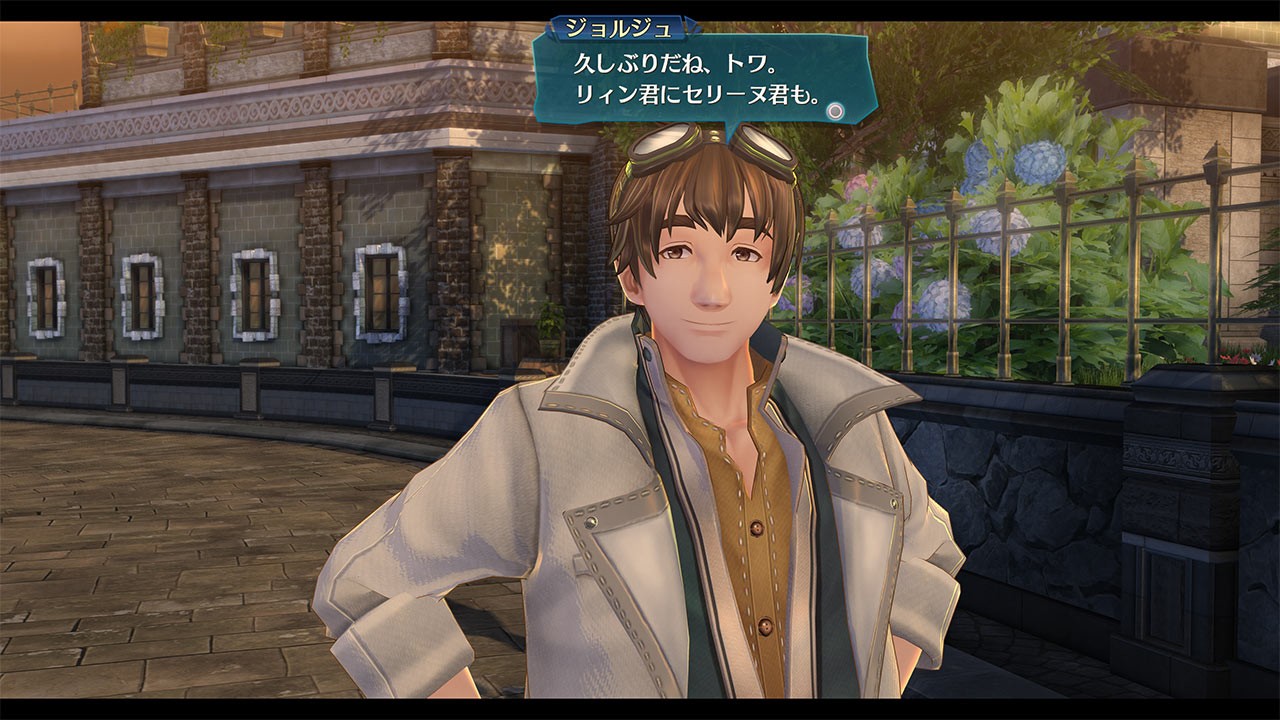Click the goggles on Georg's head

pyautogui.click(x=700, y=145)
